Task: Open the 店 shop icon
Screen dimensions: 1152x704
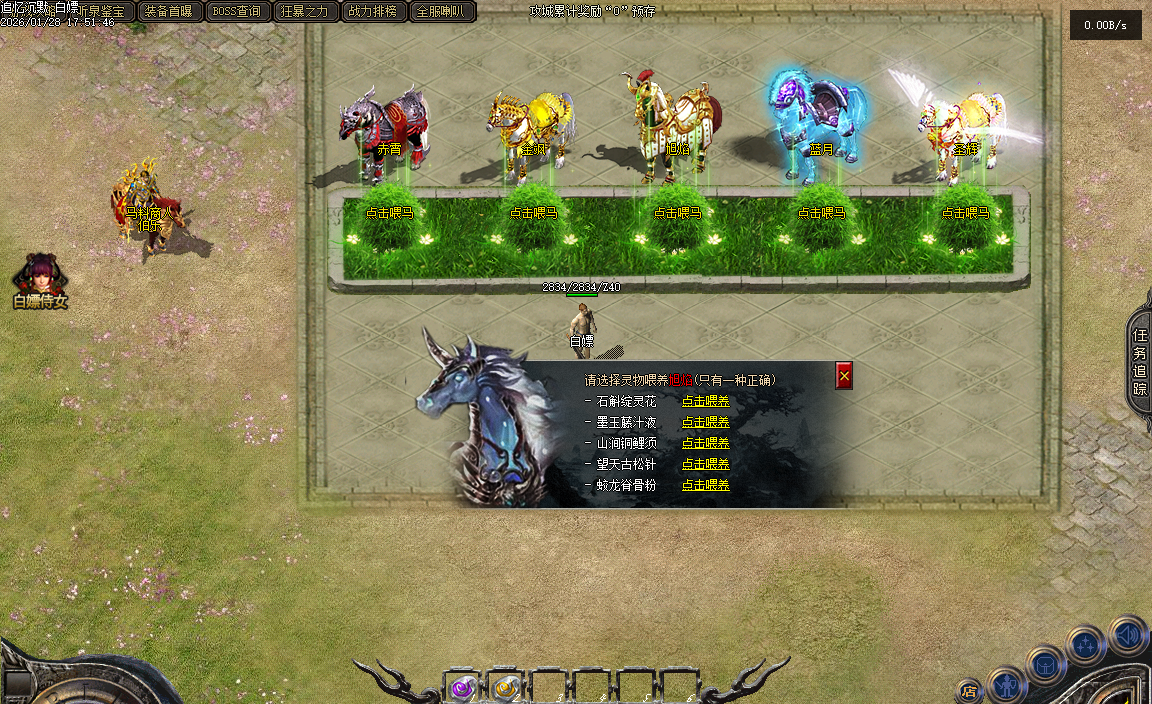Action: tap(968, 689)
